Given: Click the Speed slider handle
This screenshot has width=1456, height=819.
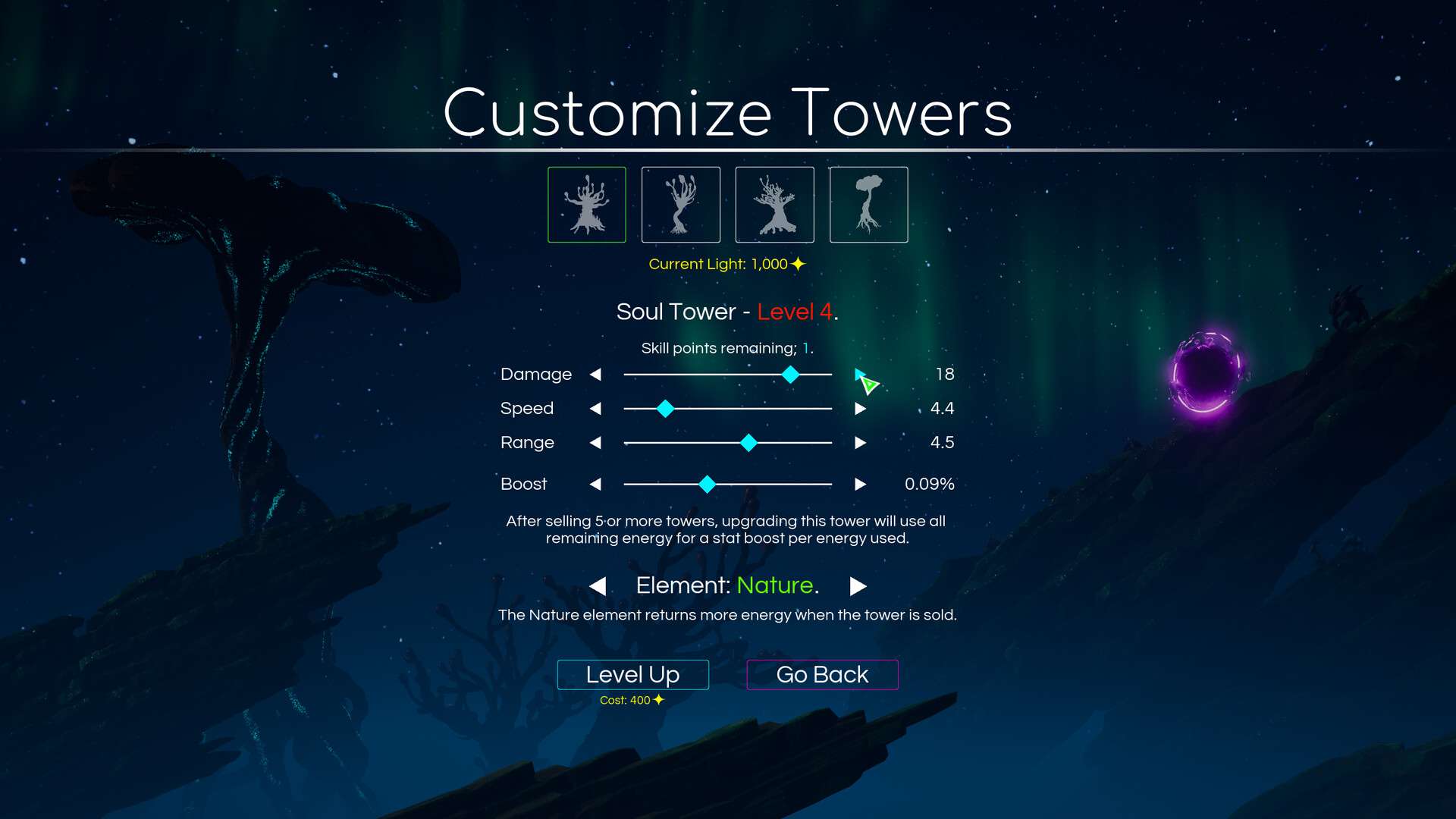Looking at the screenshot, I should [665, 409].
